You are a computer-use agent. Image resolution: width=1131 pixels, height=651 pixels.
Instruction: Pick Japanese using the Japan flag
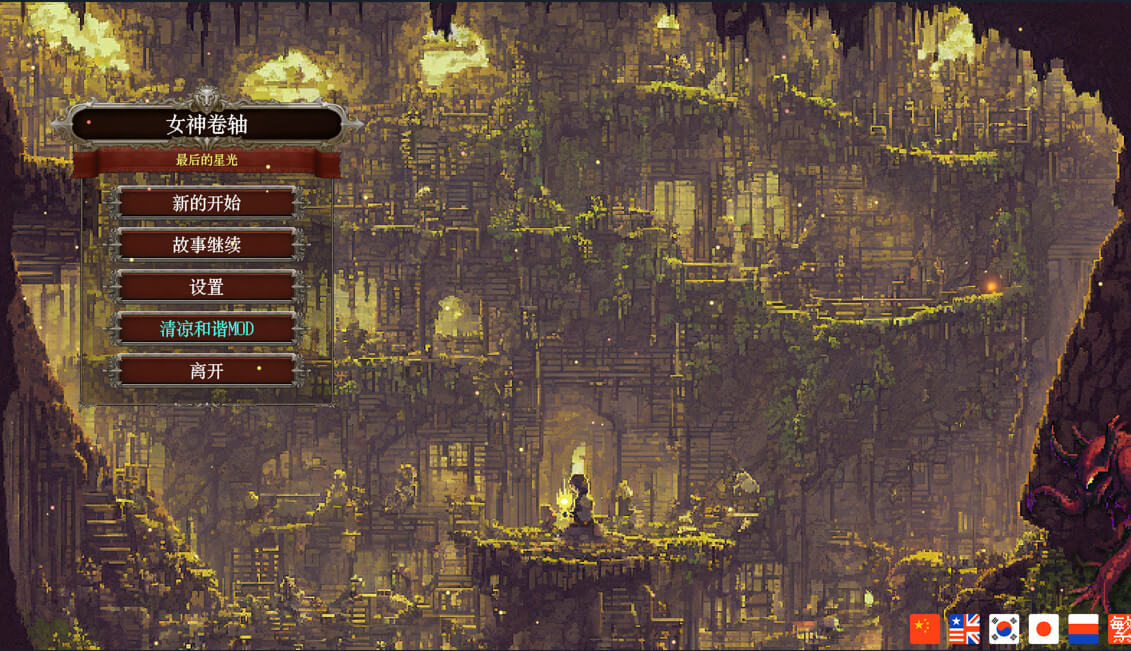point(1044,629)
